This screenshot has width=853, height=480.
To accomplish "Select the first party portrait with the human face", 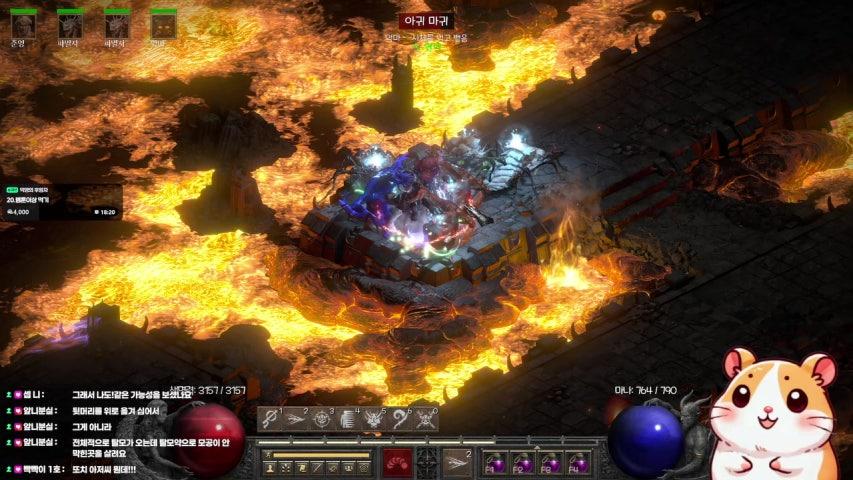I will [x=22, y=24].
